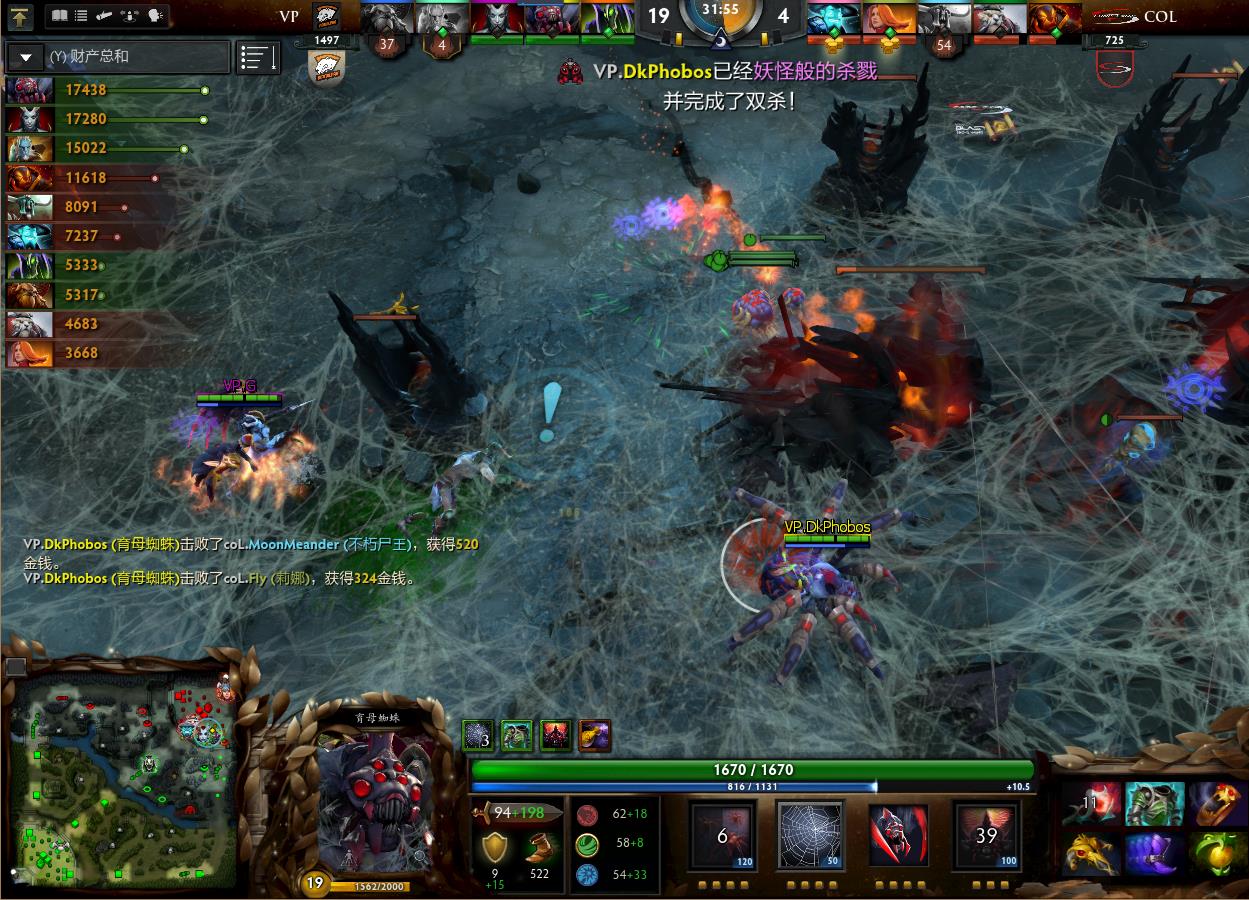Image resolution: width=1249 pixels, height=900 pixels.
Task: Click the spider web buff icon
Action: 478,736
